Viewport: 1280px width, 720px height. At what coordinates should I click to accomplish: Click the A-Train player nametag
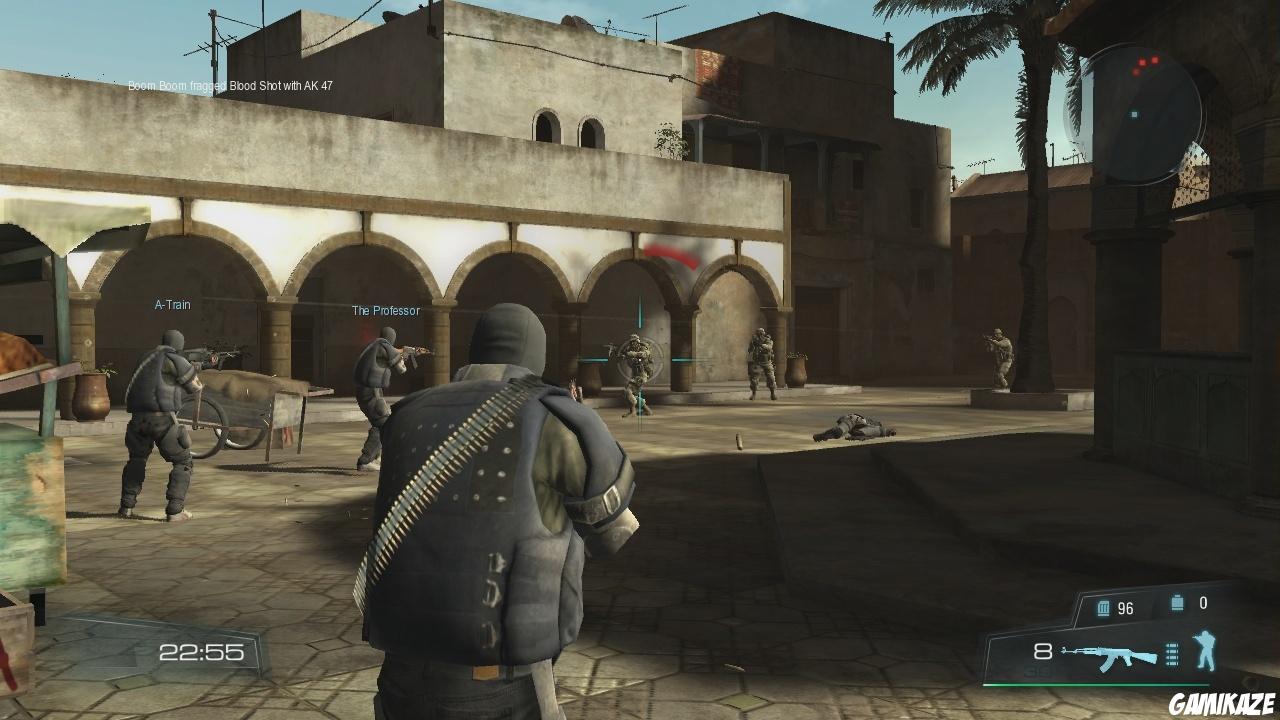(x=170, y=305)
